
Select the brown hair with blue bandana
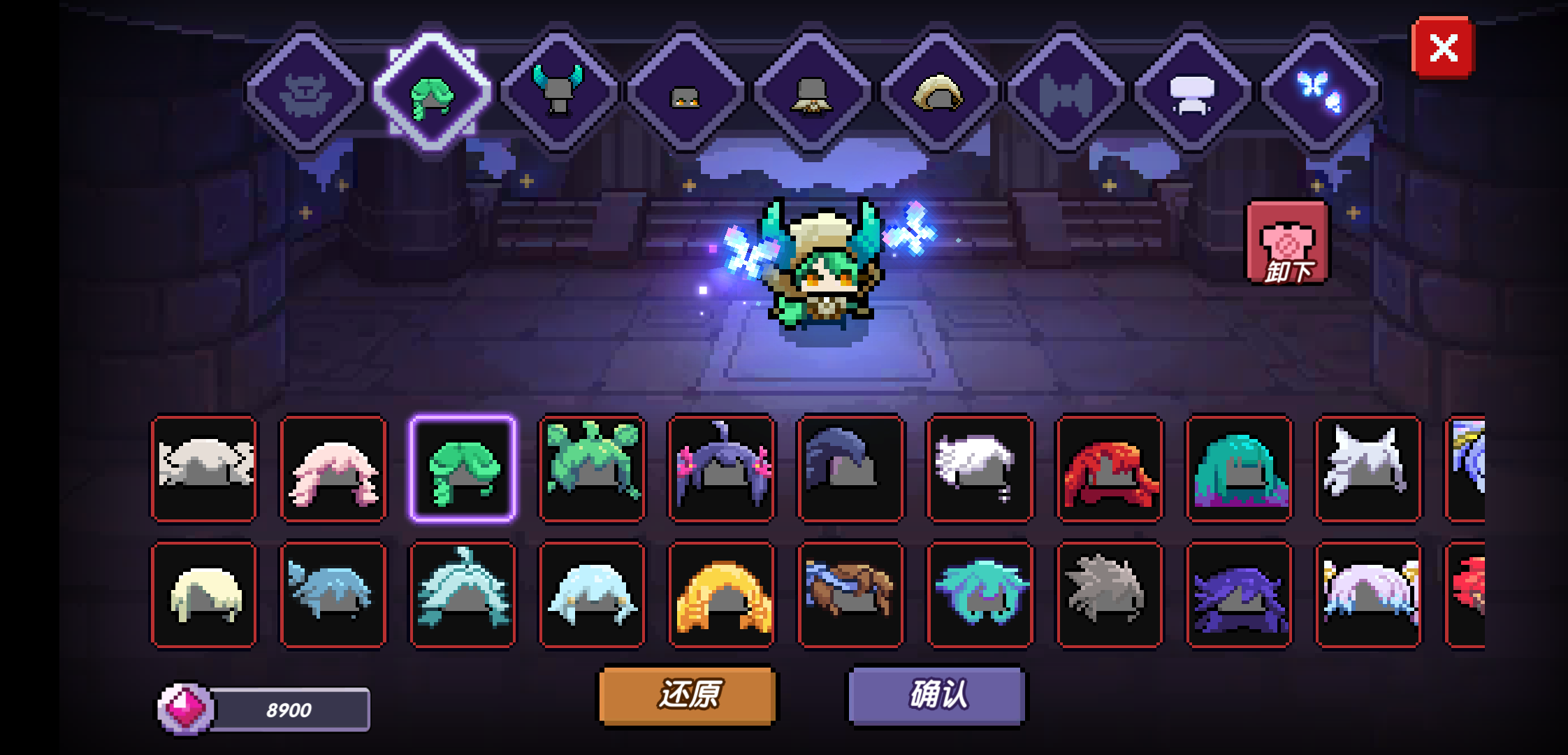851,593
